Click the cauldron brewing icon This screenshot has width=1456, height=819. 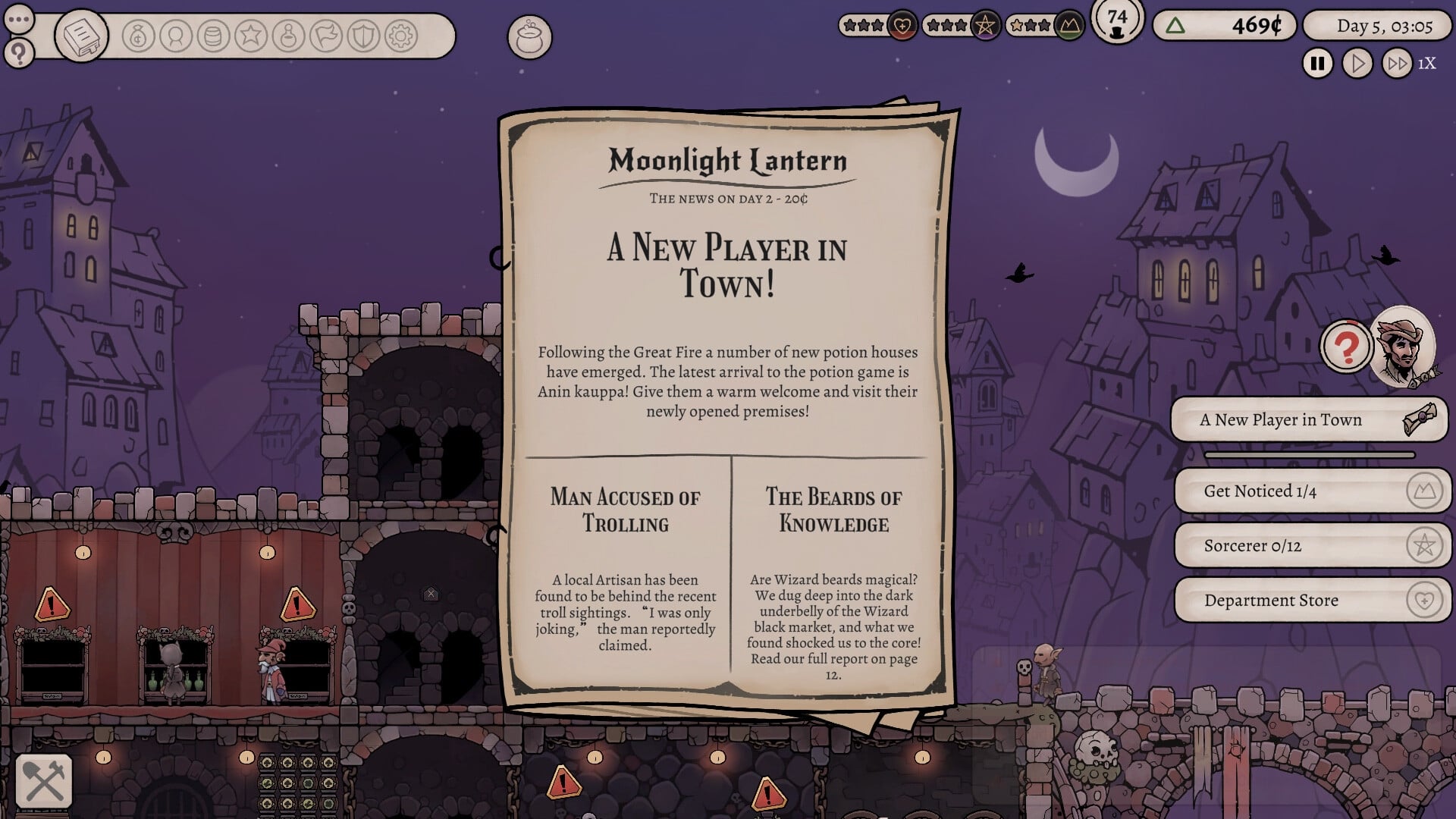(531, 34)
